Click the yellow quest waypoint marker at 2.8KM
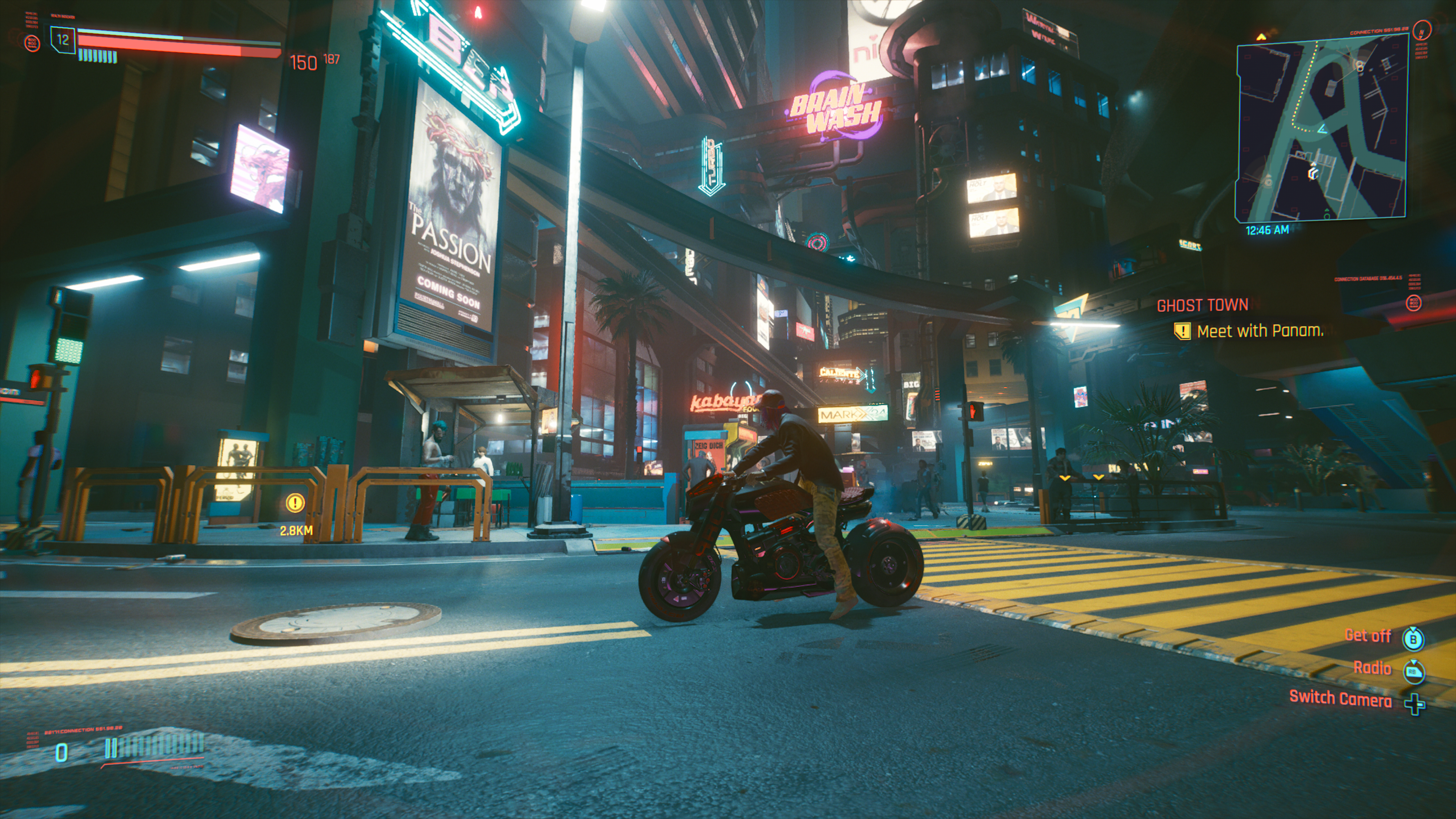 [x=295, y=502]
